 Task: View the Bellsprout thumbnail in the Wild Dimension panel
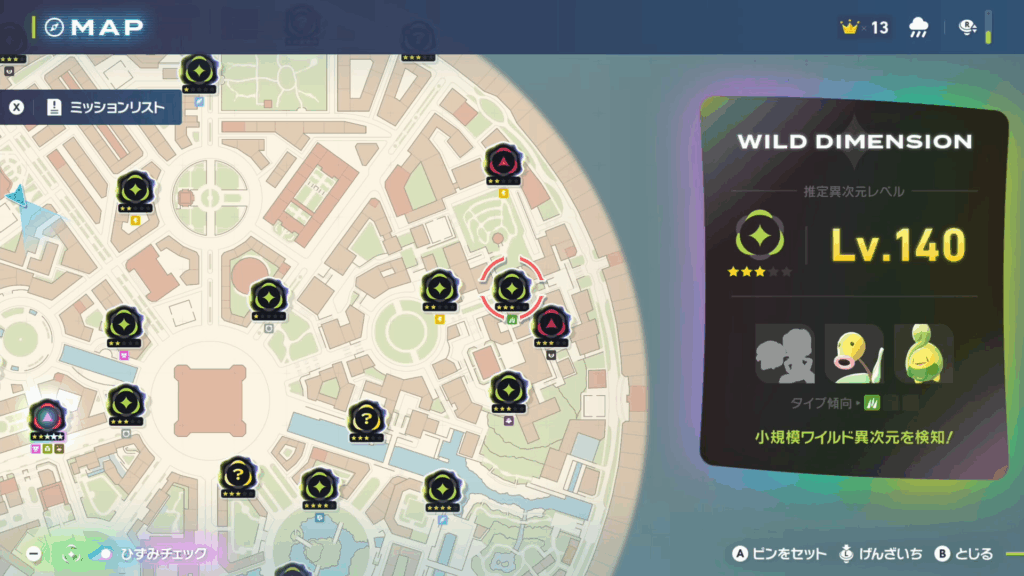[853, 354]
